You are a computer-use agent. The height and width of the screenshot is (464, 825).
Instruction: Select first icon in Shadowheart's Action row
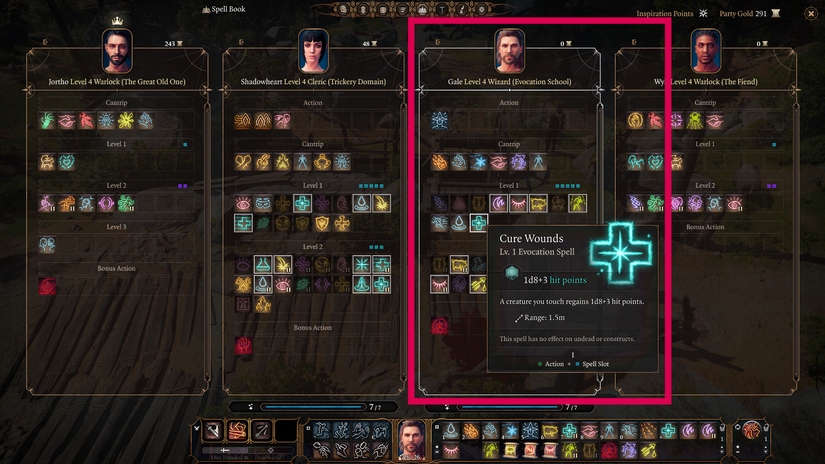click(x=243, y=120)
